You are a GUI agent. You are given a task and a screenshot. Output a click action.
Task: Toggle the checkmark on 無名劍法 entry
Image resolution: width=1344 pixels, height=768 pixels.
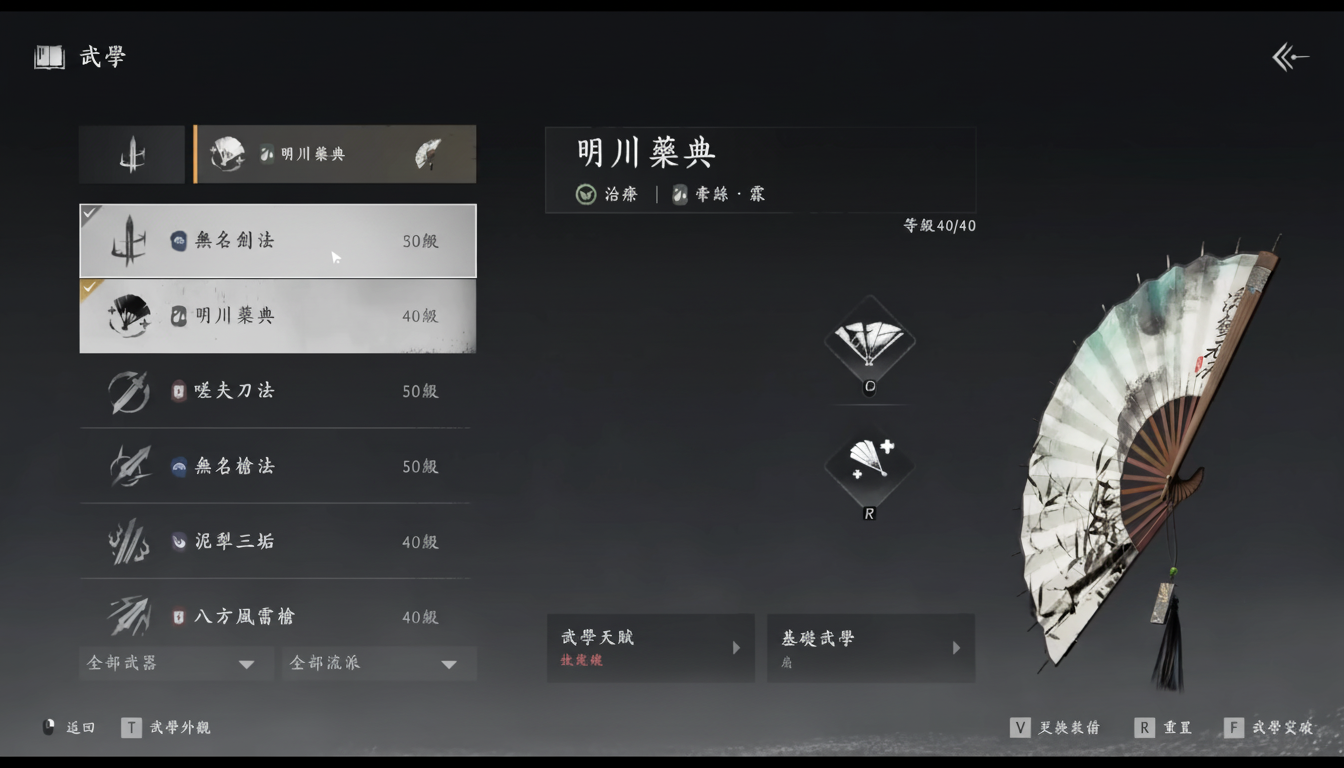click(x=89, y=211)
